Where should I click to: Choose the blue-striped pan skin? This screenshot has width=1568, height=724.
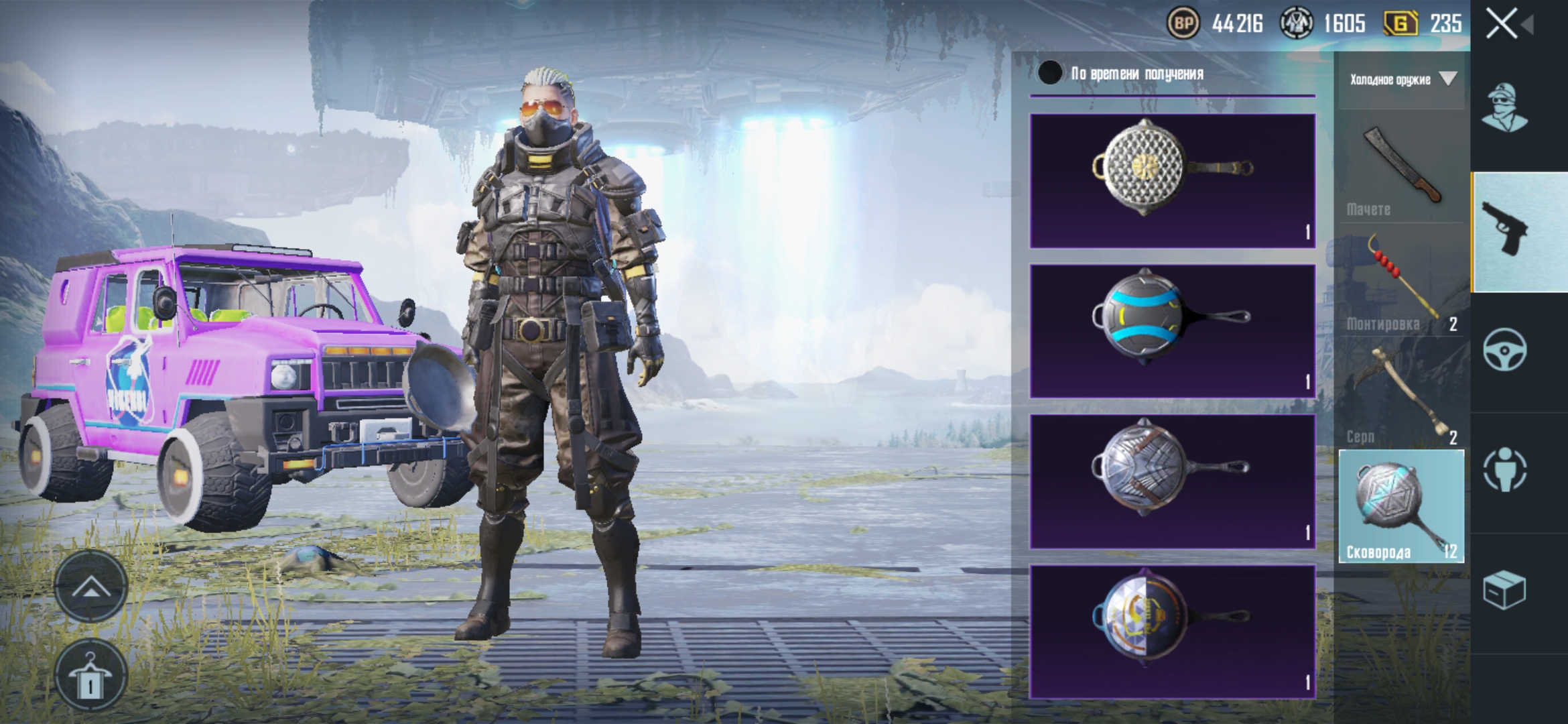pyautogui.click(x=1172, y=330)
